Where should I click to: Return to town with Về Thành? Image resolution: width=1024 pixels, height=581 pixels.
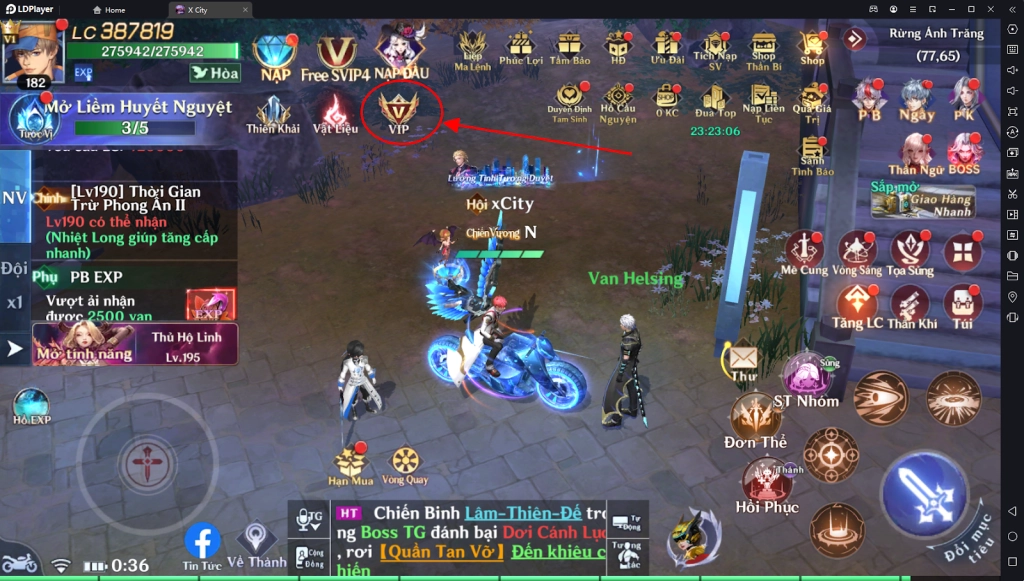coord(257,541)
